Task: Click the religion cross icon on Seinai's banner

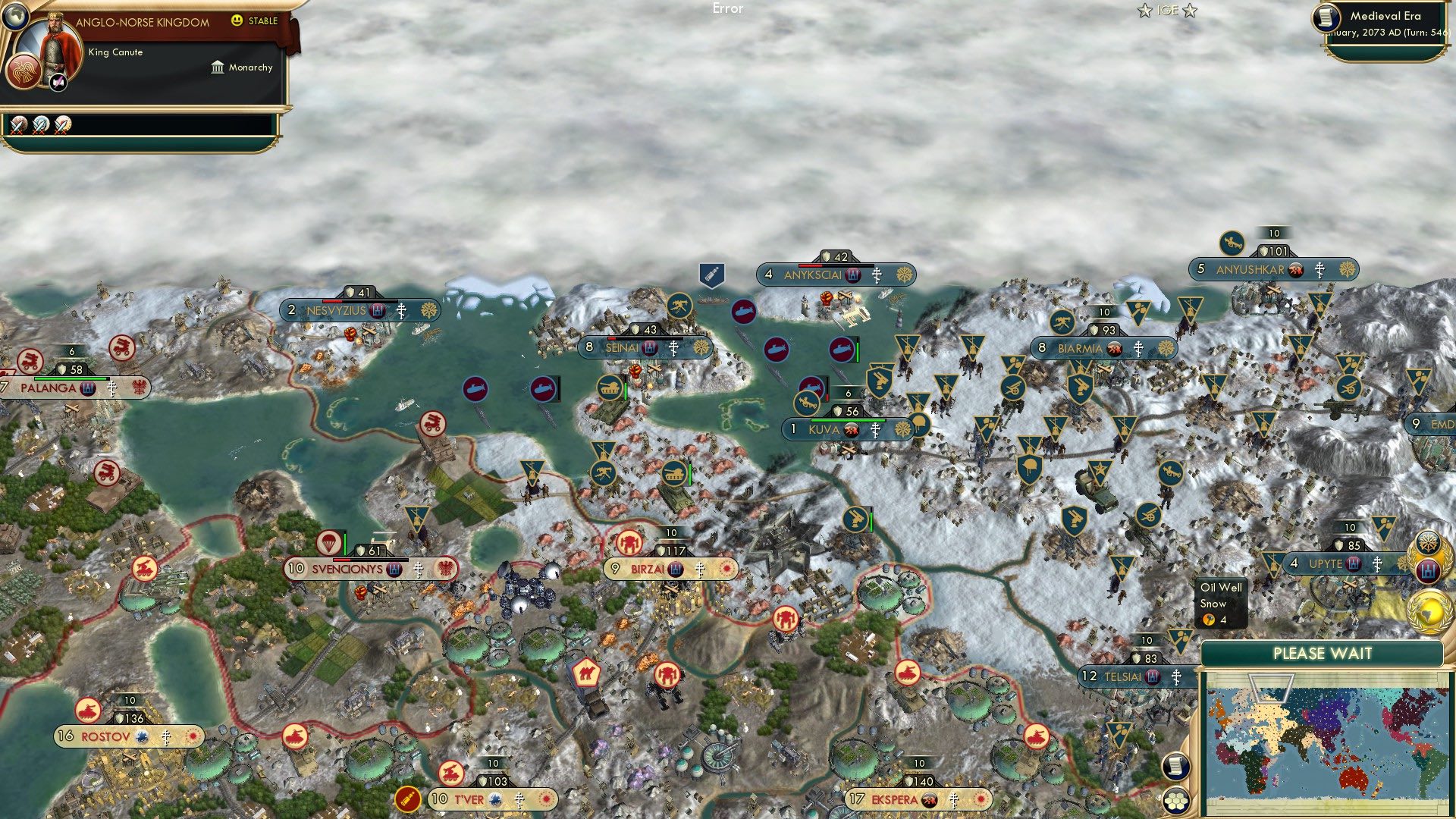Action: tap(675, 348)
